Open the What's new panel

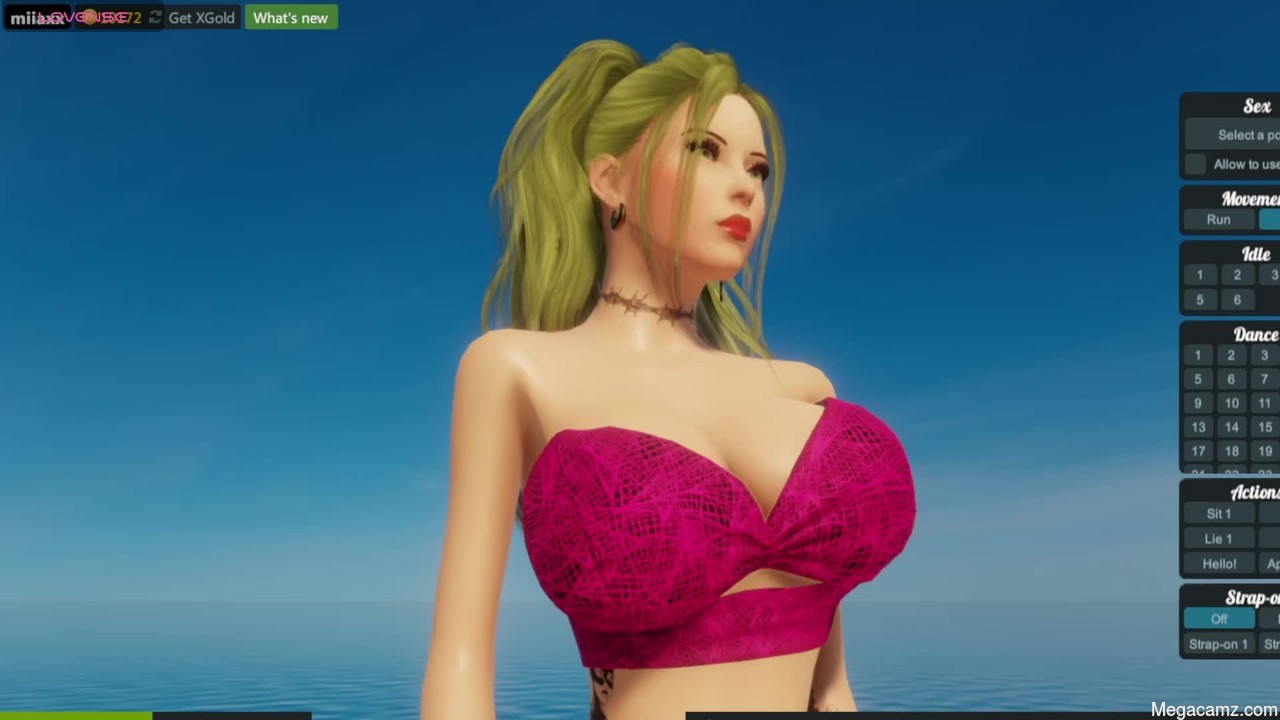(x=290, y=17)
